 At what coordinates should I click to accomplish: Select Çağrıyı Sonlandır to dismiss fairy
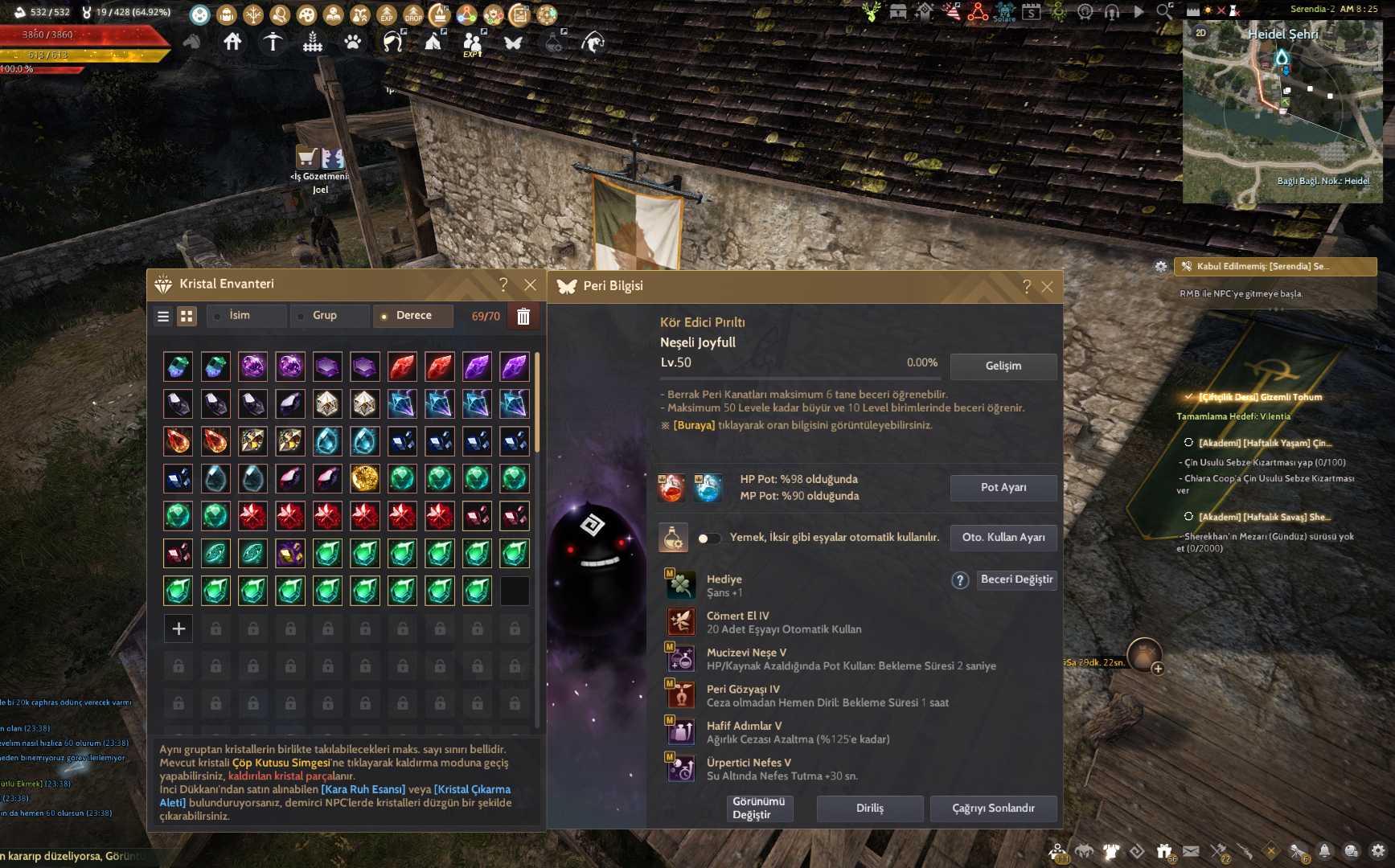pyautogui.click(x=993, y=809)
